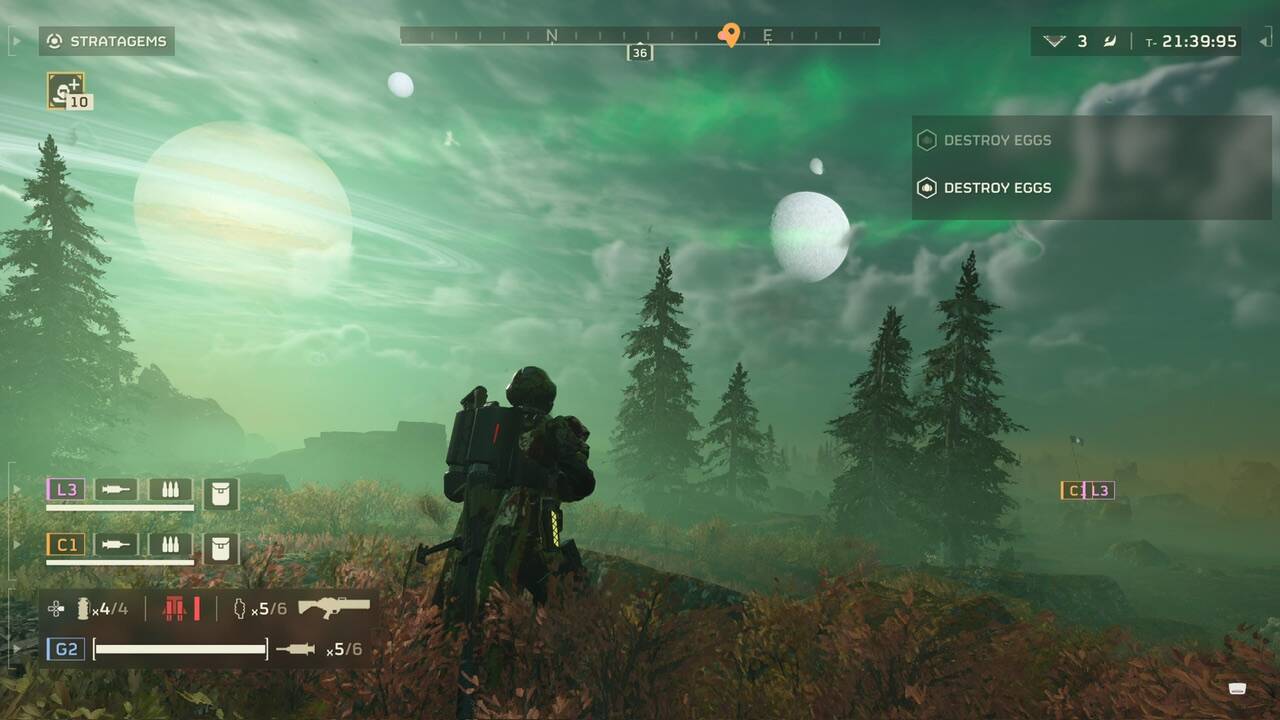Check C1's backpack icon
This screenshot has width=1280, height=720.
221,548
